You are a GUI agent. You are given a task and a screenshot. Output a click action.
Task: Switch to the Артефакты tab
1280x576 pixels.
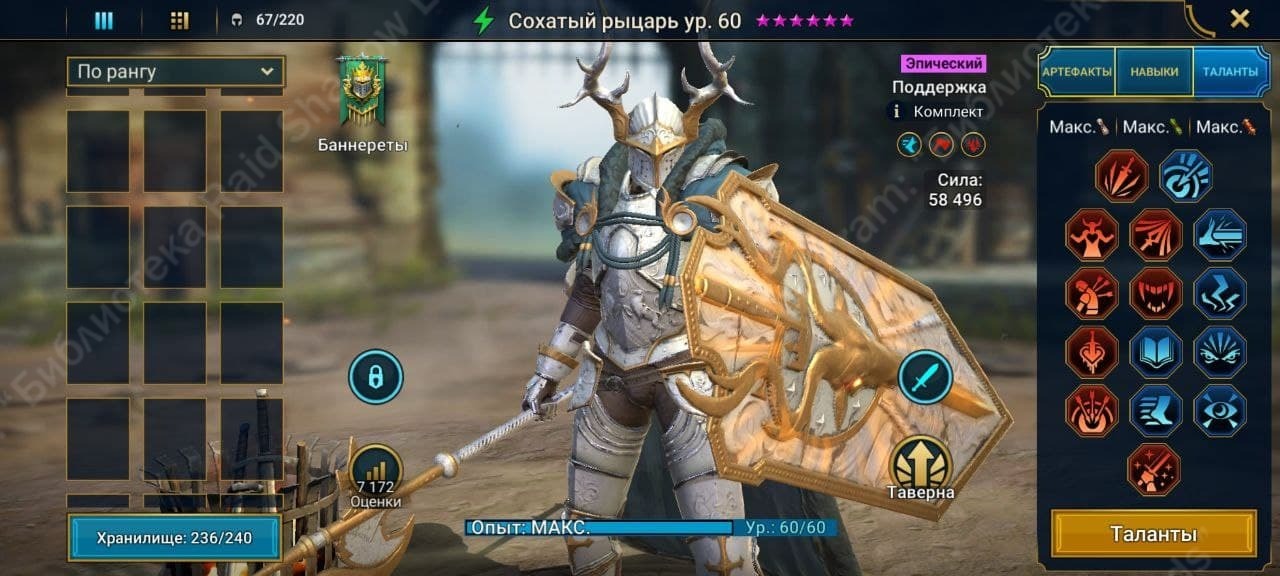[1076, 72]
